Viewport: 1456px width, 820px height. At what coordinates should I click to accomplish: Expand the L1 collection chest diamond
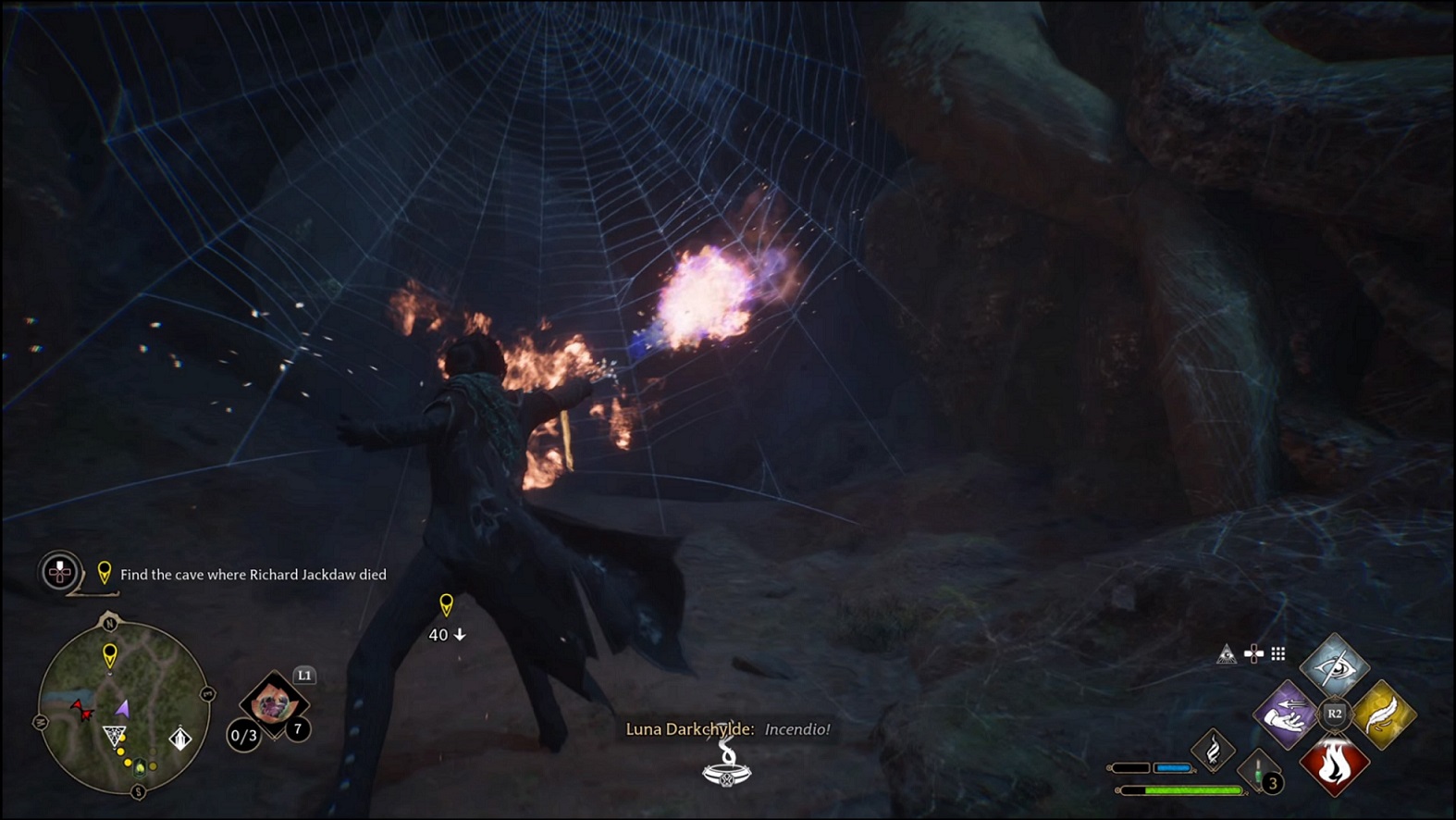click(x=277, y=705)
